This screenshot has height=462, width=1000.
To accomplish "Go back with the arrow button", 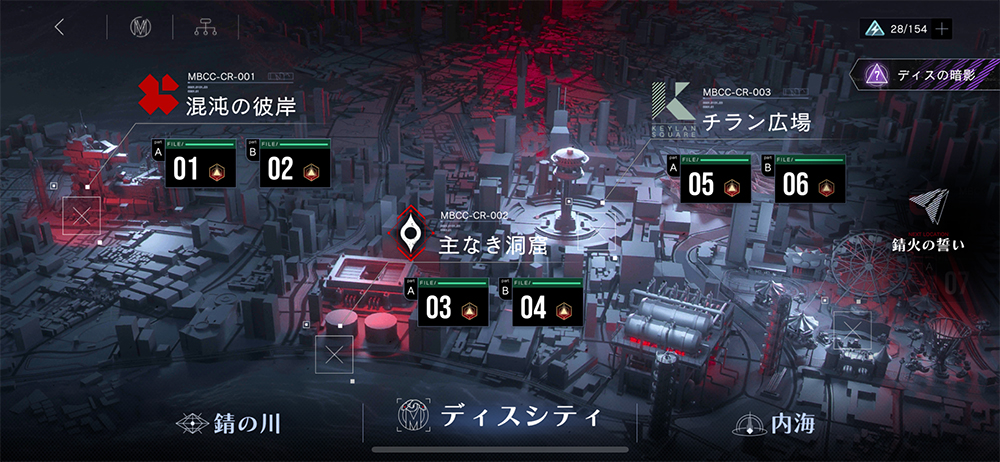I will click(60, 27).
